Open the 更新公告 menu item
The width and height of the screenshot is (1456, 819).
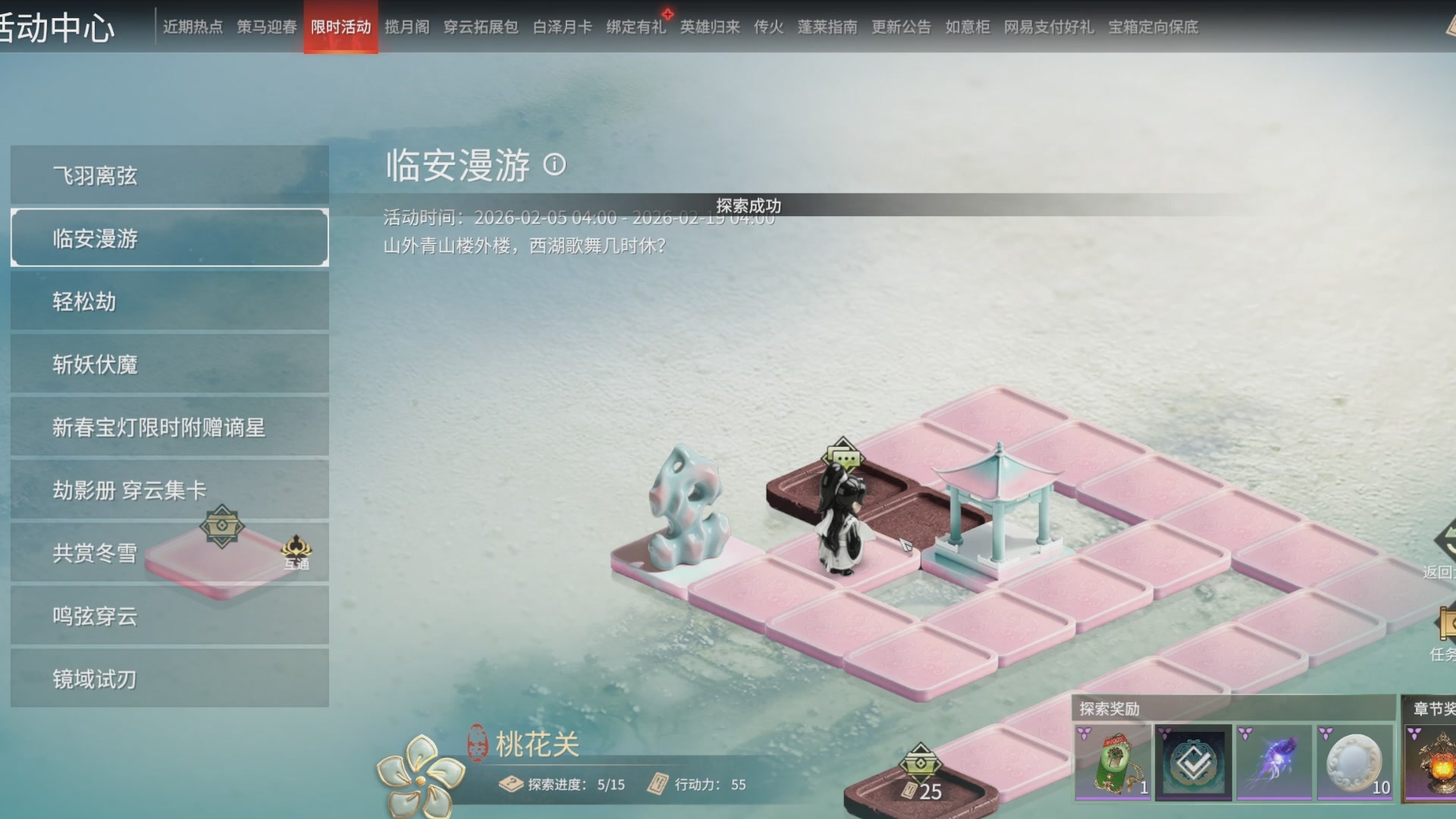[x=900, y=26]
